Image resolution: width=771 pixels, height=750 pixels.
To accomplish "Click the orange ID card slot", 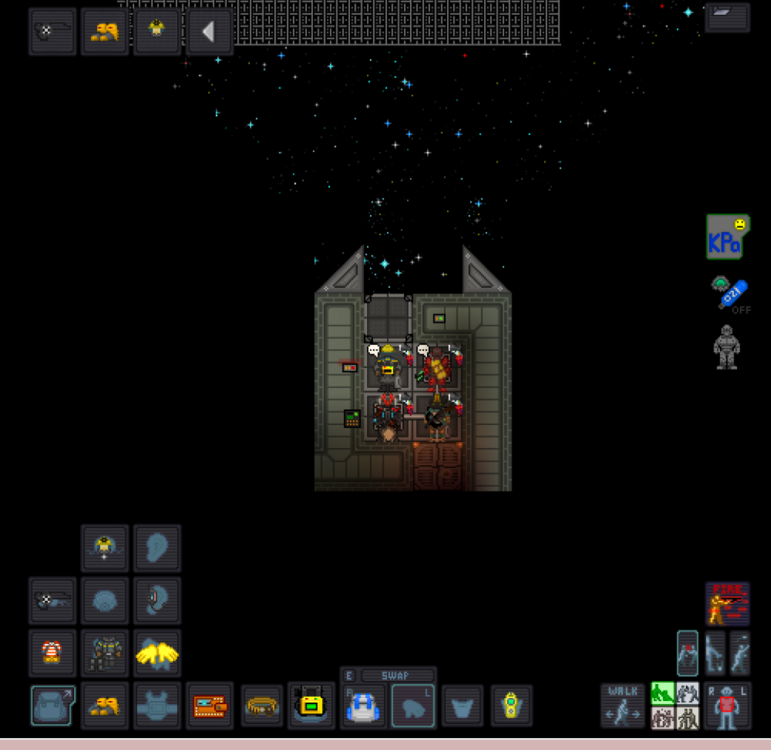I will click(x=208, y=706).
